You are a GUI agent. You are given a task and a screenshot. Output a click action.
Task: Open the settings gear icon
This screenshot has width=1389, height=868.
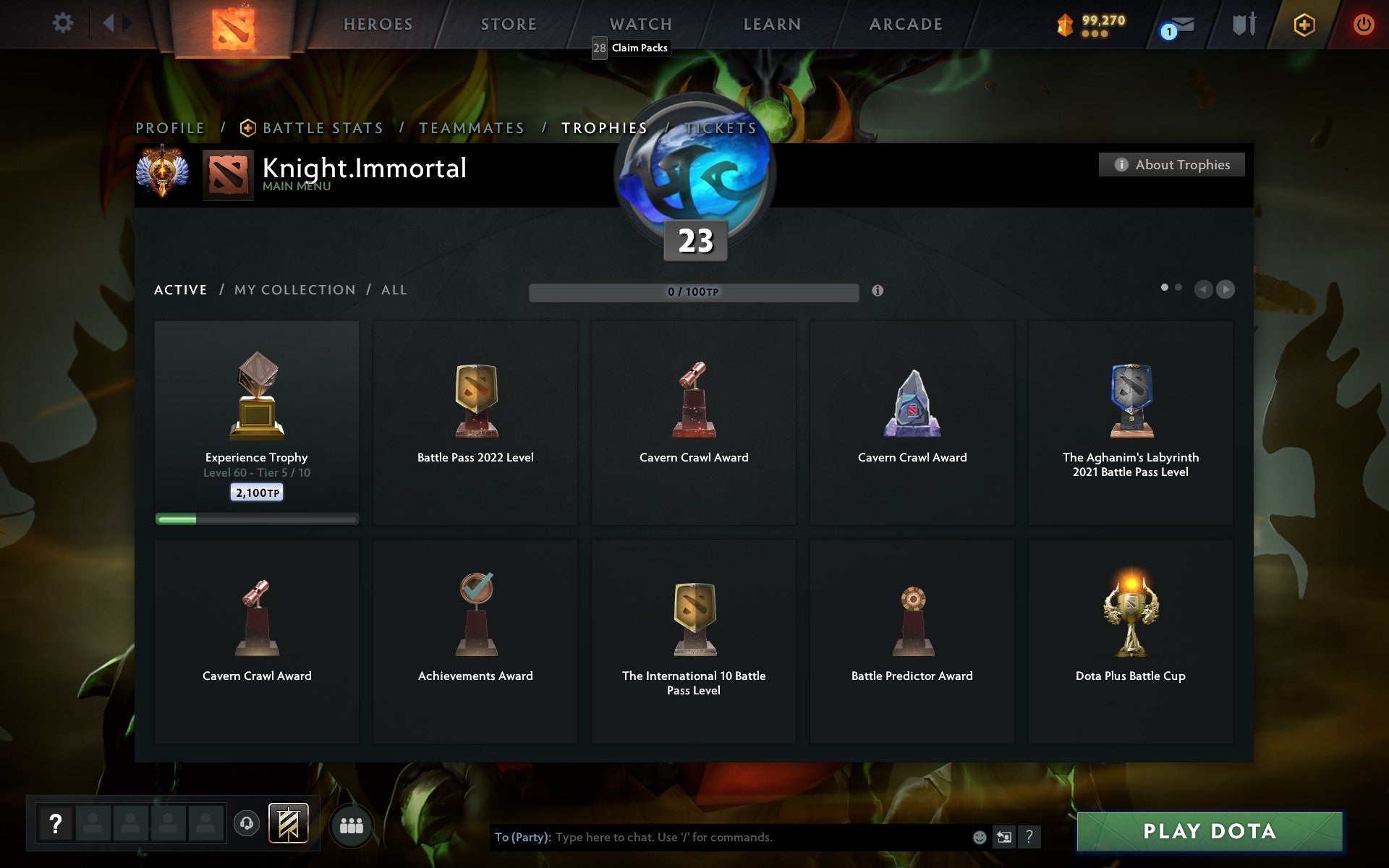pyautogui.click(x=64, y=23)
